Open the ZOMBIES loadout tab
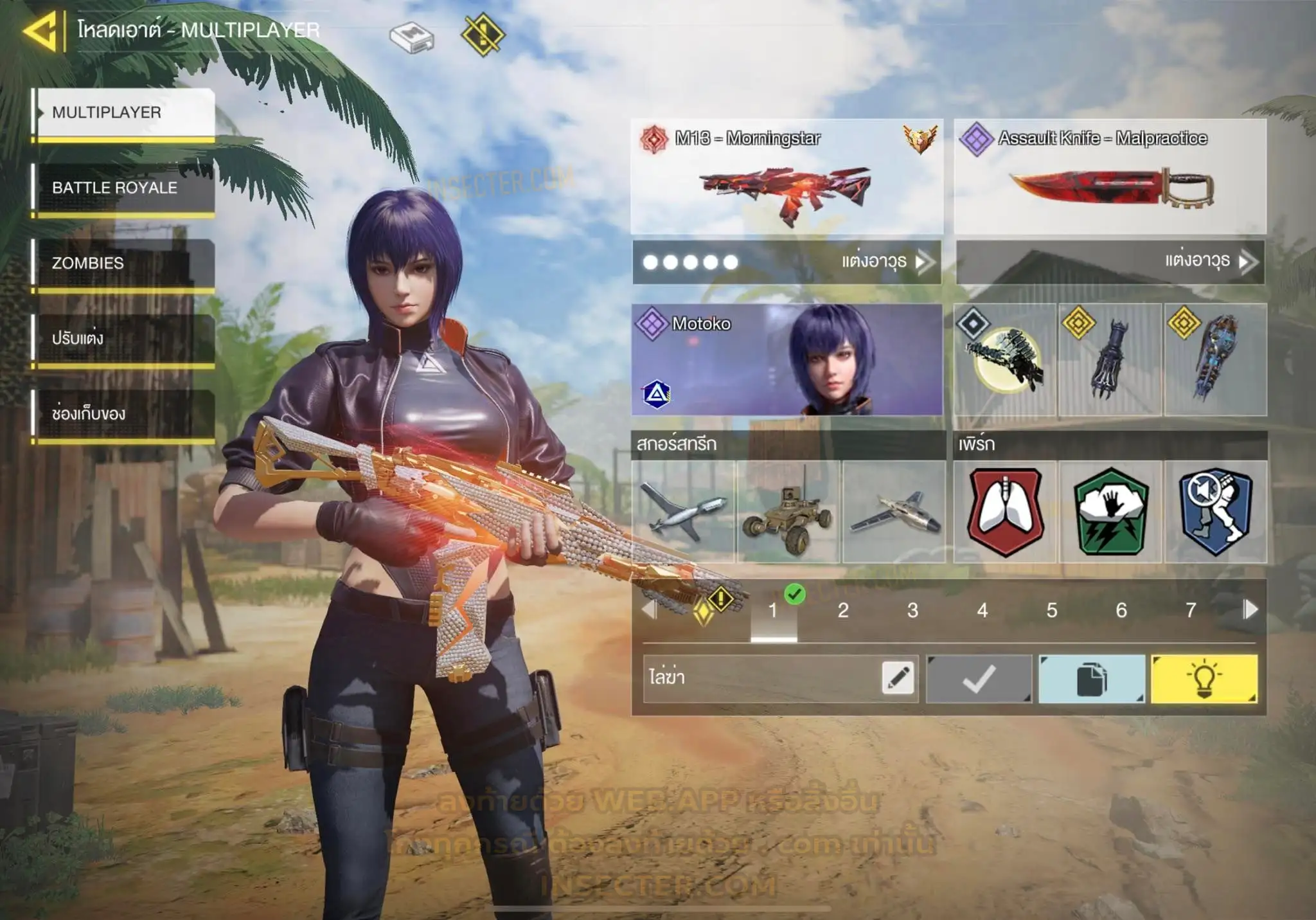 tap(125, 263)
